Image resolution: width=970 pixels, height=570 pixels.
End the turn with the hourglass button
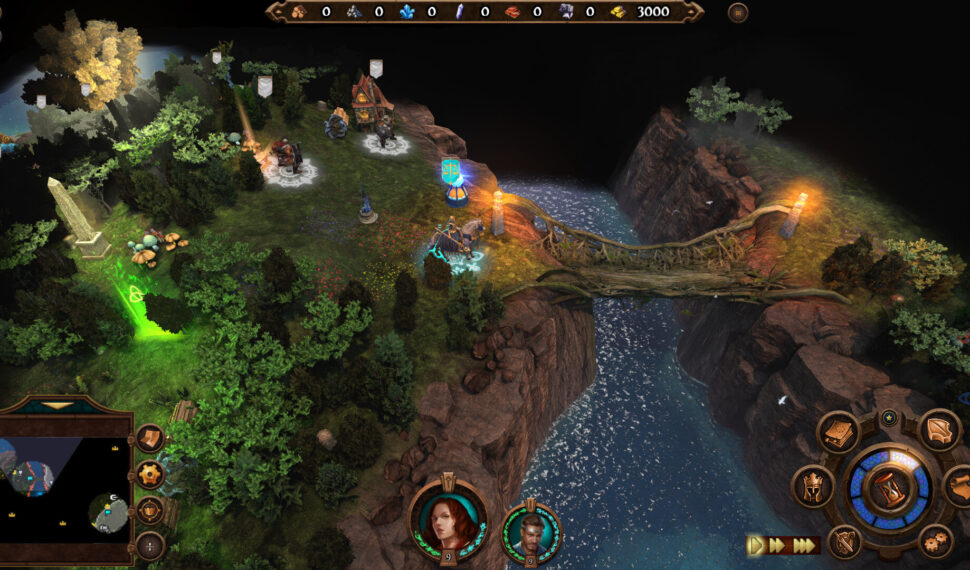tap(889, 488)
